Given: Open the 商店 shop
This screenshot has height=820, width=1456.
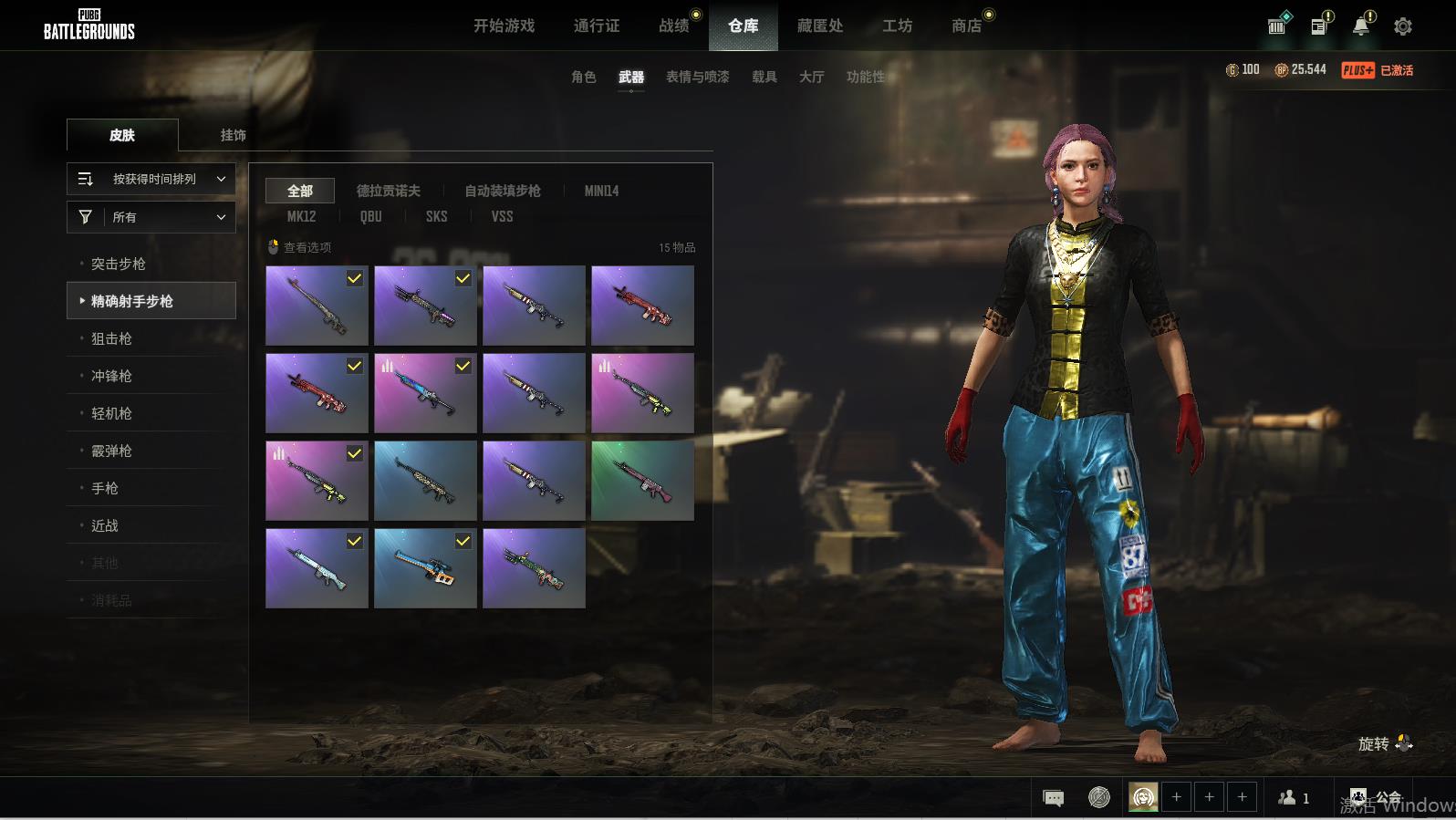Looking at the screenshot, I should tap(967, 26).
